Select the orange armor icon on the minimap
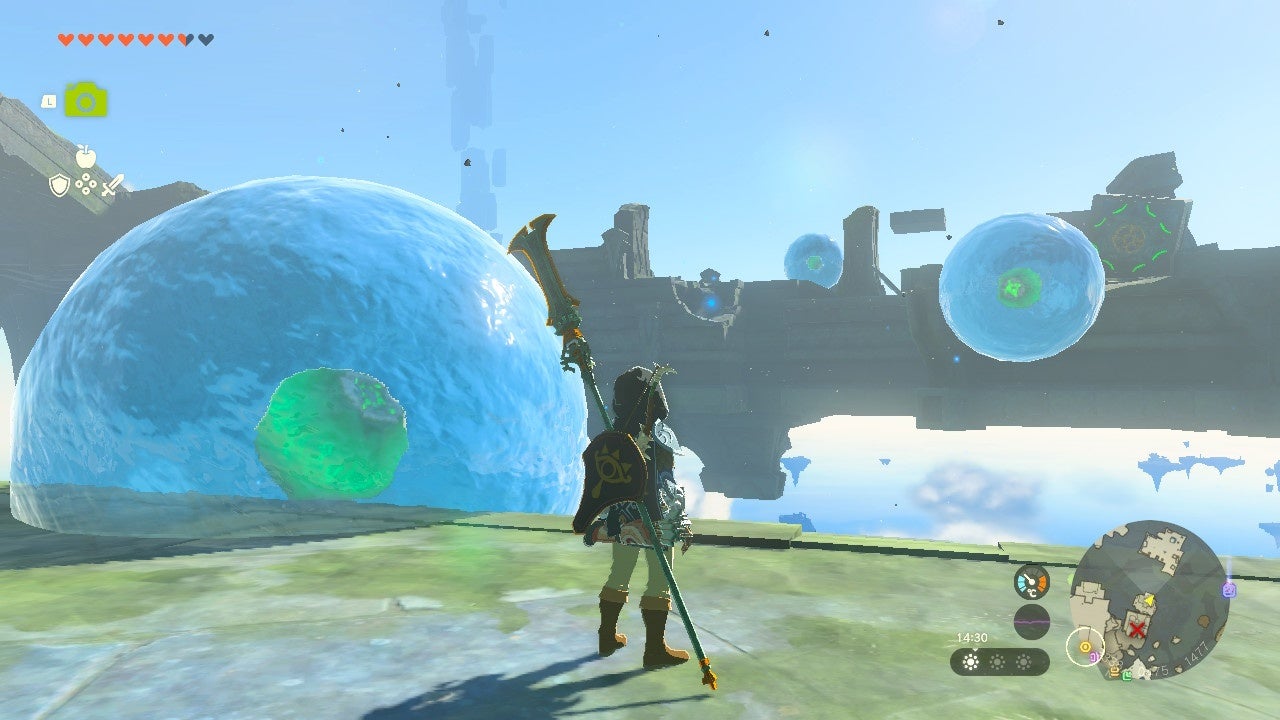 [x=1113, y=671]
